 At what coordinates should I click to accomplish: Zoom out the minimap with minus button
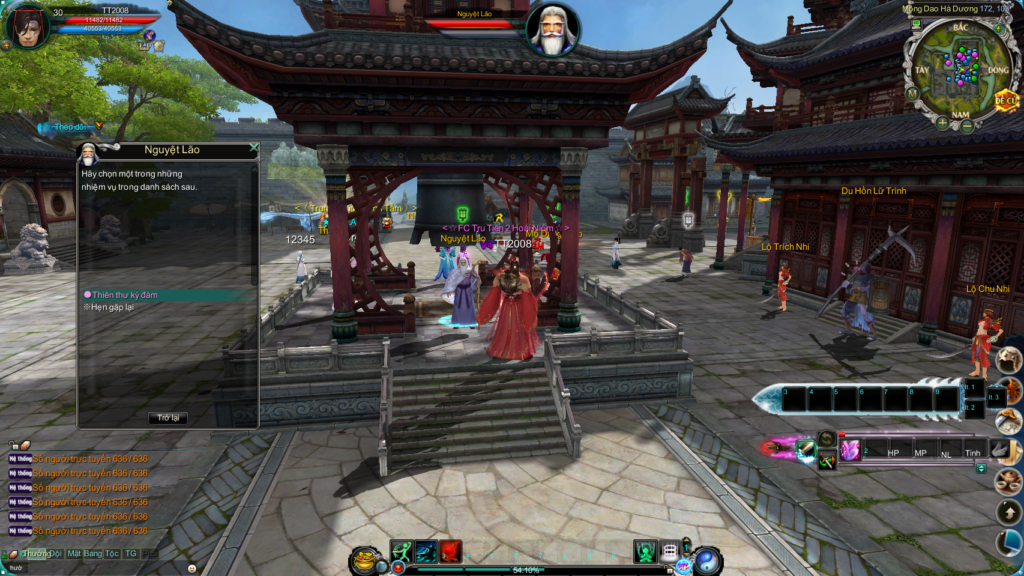point(968,126)
